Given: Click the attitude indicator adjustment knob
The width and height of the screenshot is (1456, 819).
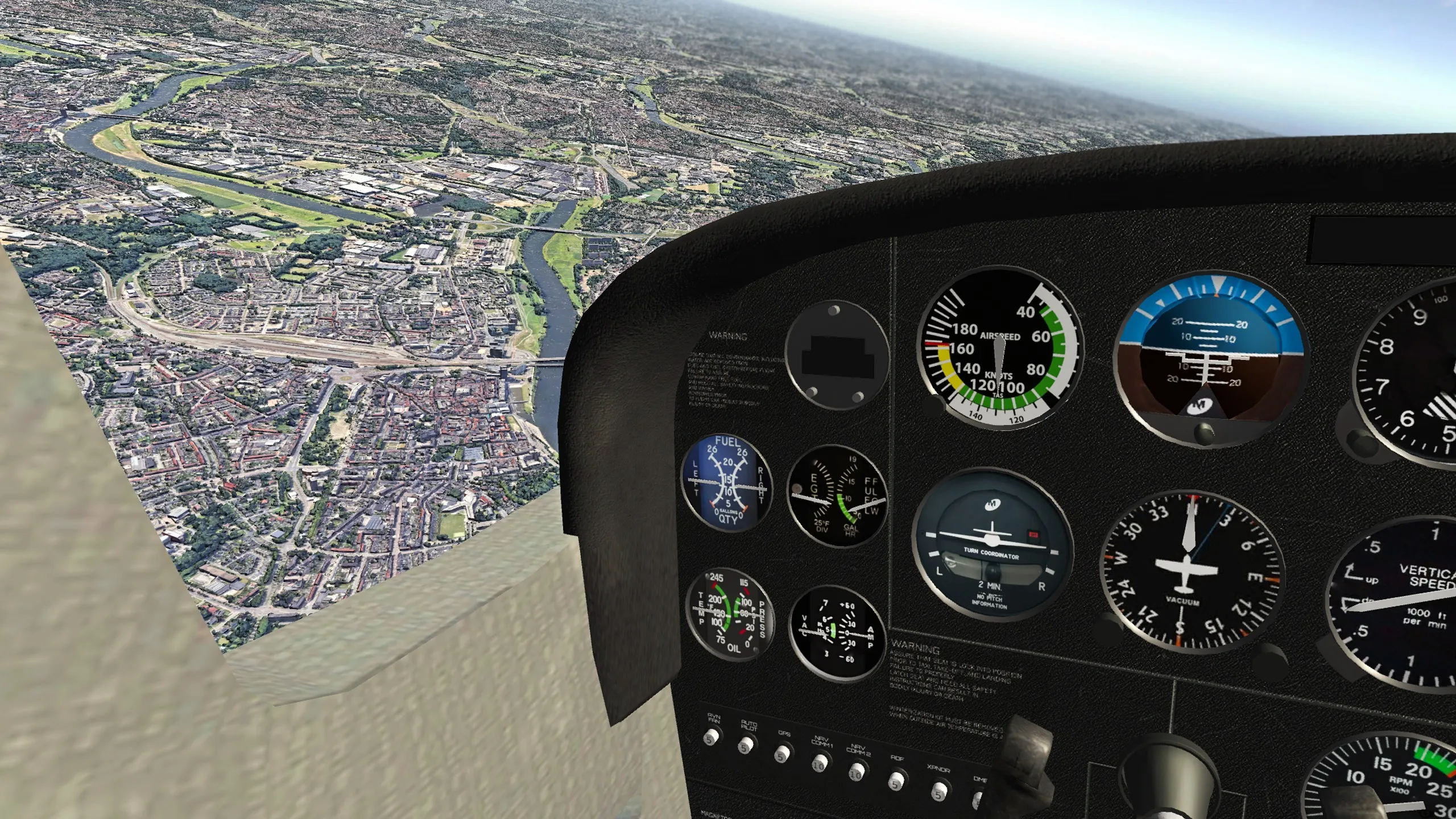Looking at the screenshot, I should pos(1203,434).
